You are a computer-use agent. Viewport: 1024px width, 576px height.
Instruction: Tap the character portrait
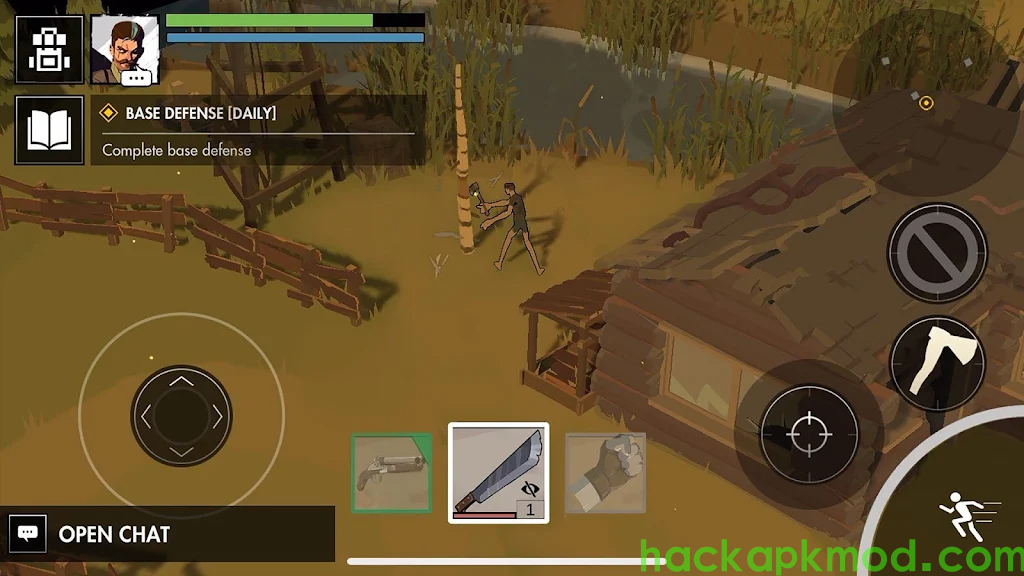[125, 49]
